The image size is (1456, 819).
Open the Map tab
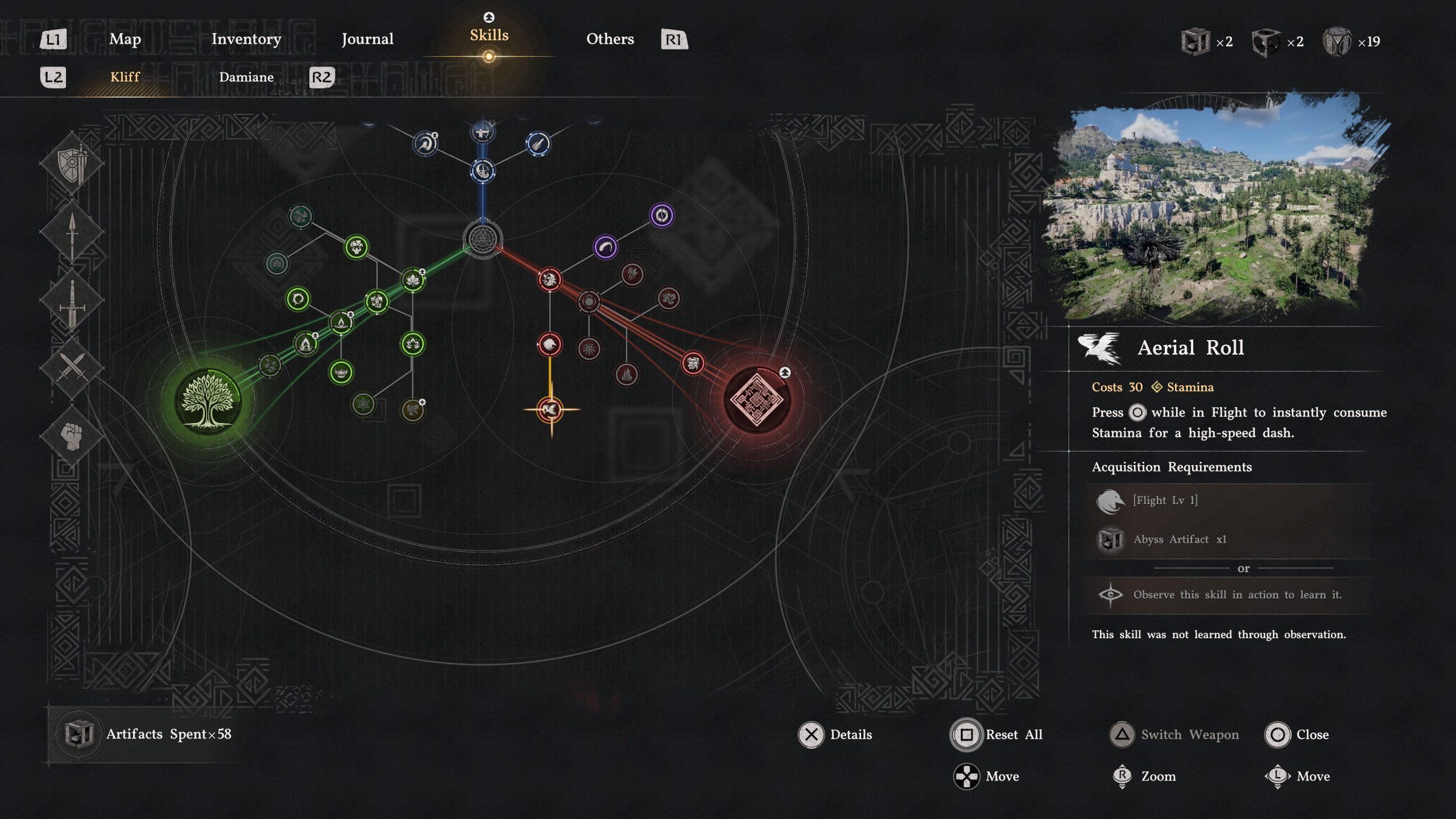[x=125, y=39]
